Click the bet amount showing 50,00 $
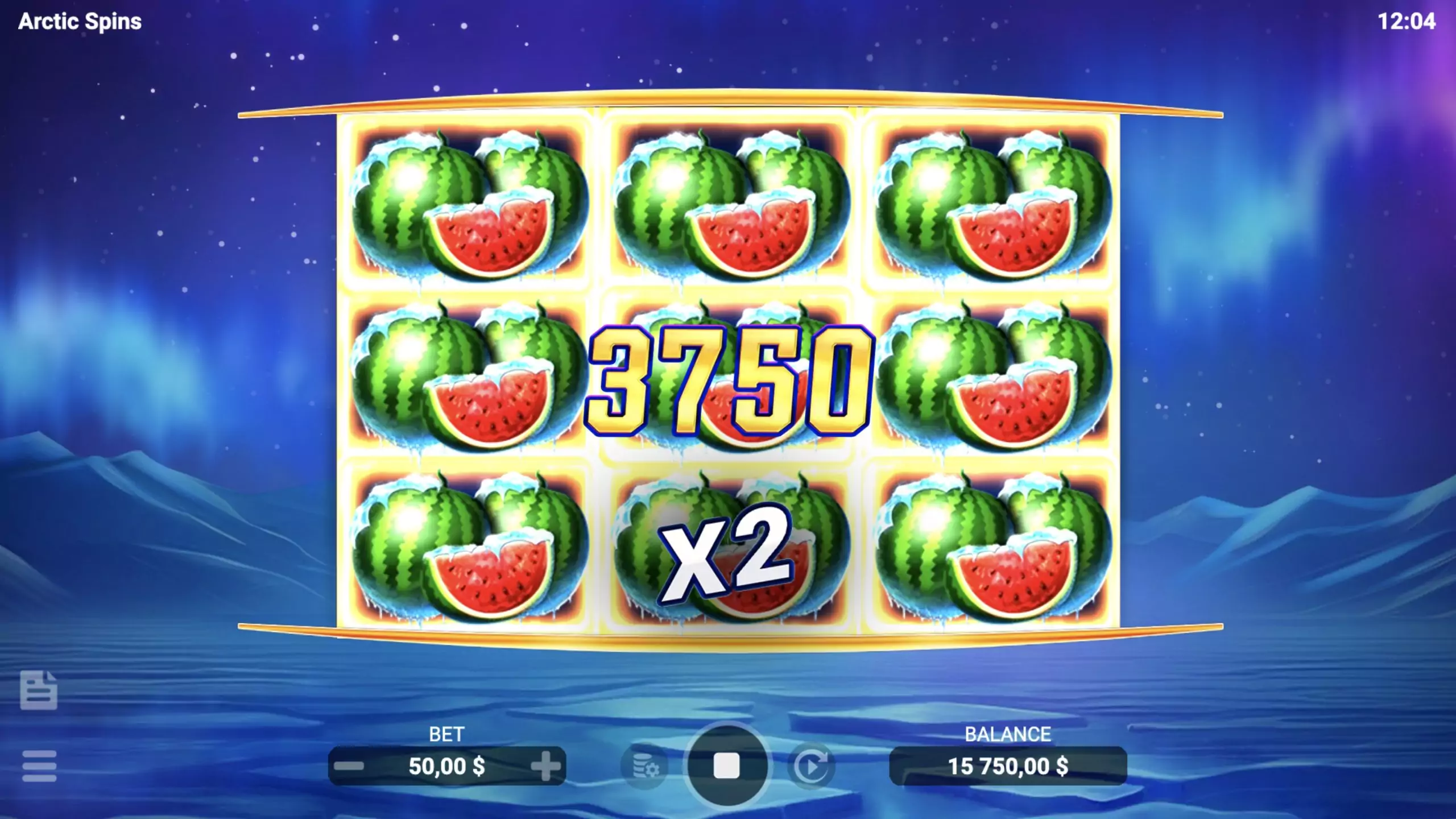The height and width of the screenshot is (819, 1456). pyautogui.click(x=448, y=767)
